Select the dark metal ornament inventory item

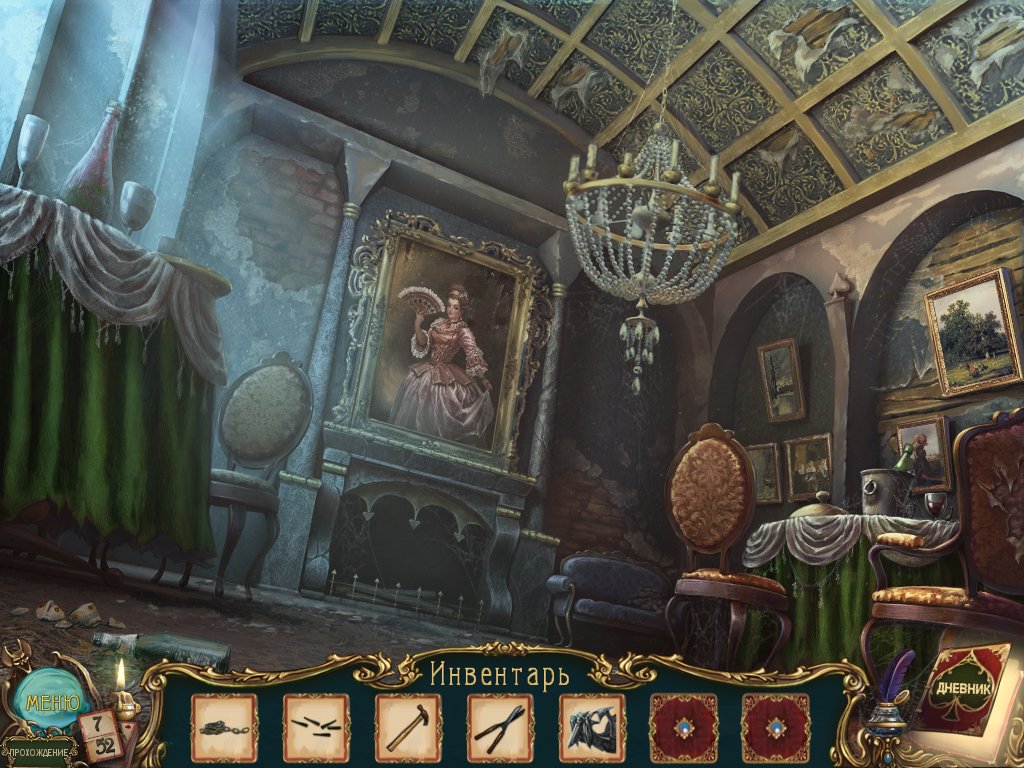coord(592,727)
